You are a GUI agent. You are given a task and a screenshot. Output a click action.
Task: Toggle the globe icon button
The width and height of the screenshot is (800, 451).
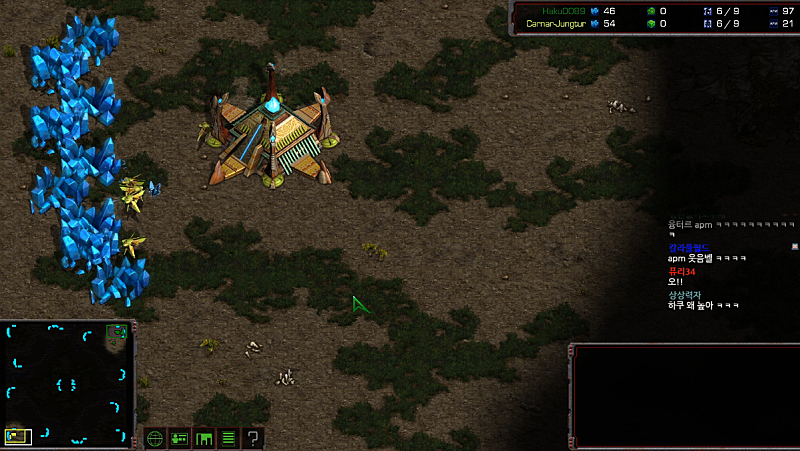[155, 438]
